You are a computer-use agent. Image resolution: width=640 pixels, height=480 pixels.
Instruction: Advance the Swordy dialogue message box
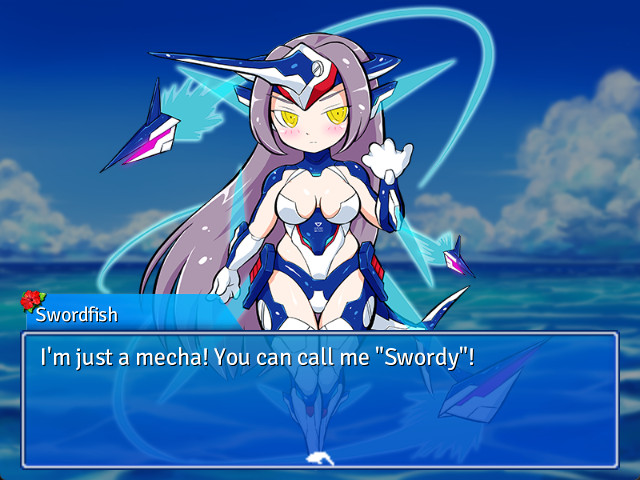coord(320,400)
